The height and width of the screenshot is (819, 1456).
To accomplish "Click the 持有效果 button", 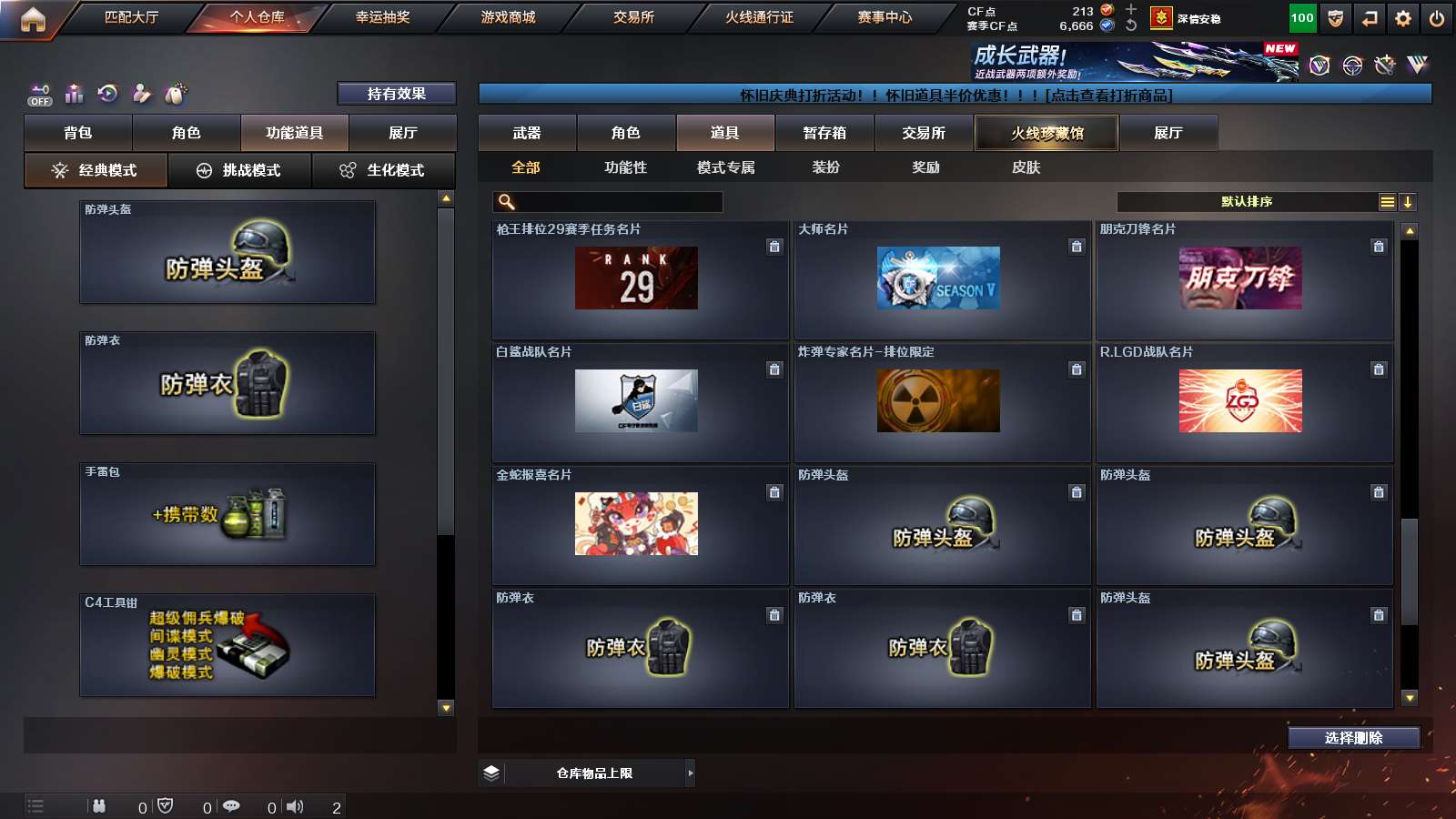I will pyautogui.click(x=396, y=94).
